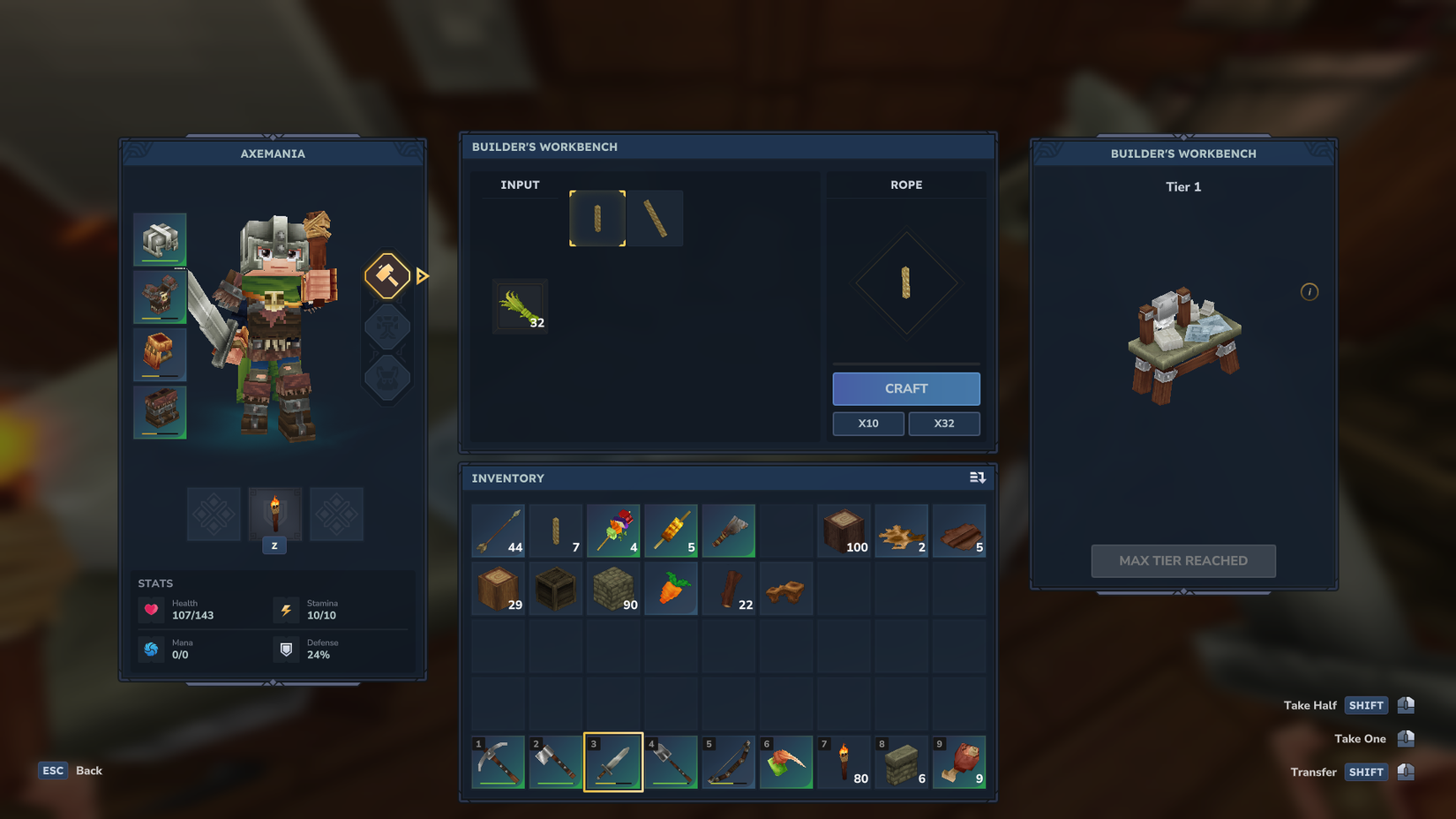Viewport: 1456px width, 819px height.
Task: Click the chestplate equipment slot icon
Action: pos(160,297)
